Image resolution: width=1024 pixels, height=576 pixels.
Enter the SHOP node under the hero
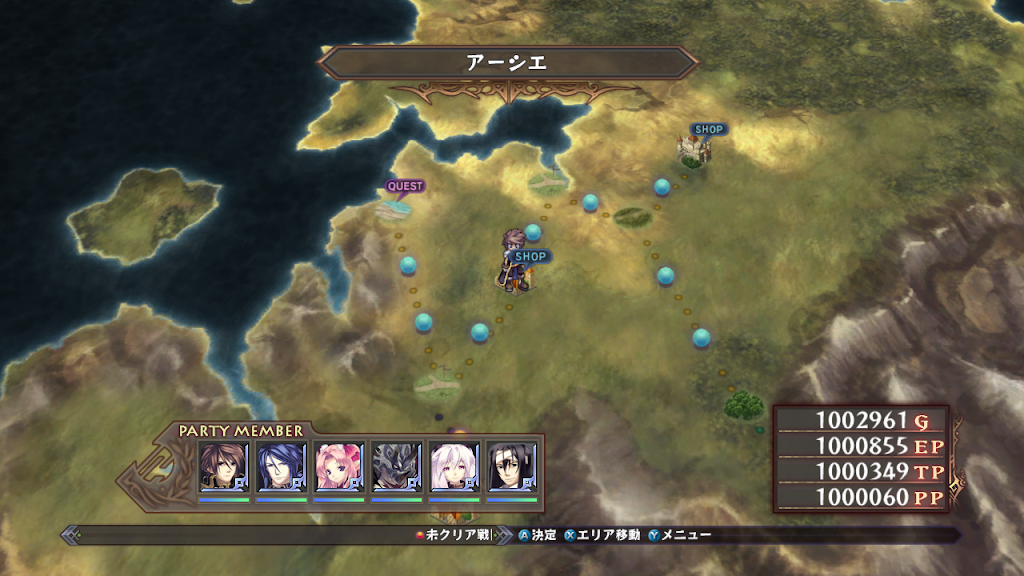[x=530, y=257]
